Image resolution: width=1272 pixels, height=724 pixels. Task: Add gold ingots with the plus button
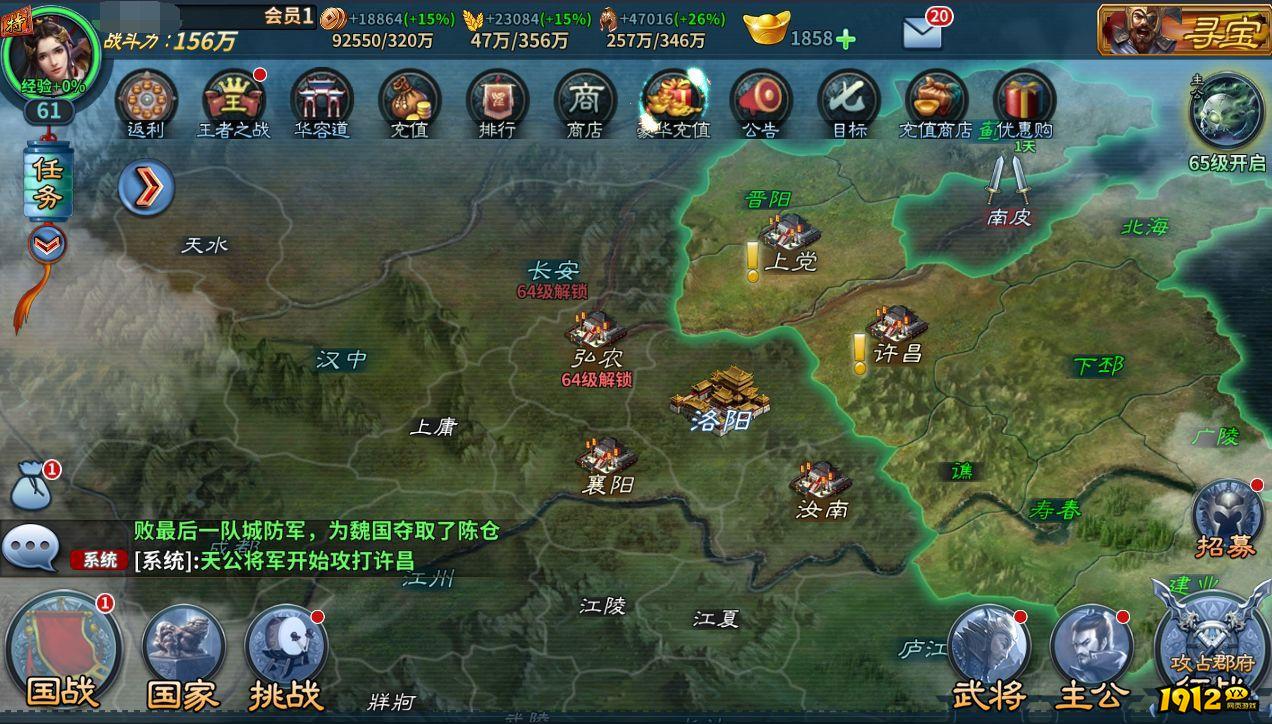coord(846,39)
